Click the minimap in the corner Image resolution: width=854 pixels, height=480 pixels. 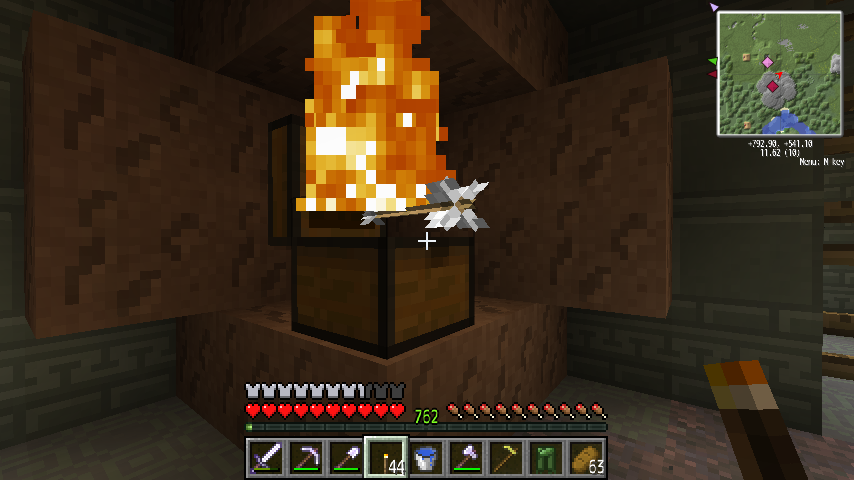779,73
